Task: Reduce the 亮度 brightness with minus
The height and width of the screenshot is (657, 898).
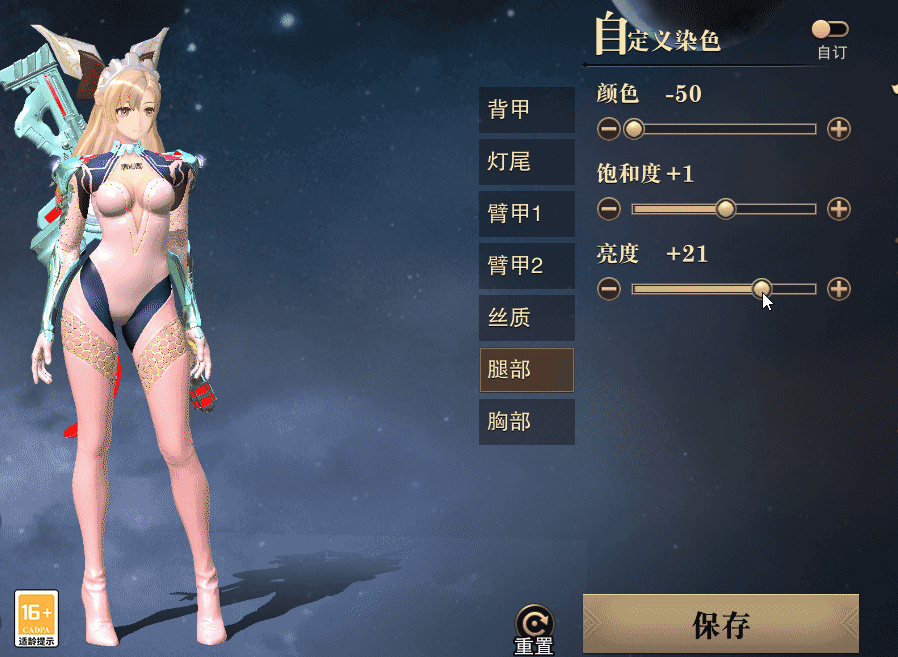Action: tap(609, 289)
